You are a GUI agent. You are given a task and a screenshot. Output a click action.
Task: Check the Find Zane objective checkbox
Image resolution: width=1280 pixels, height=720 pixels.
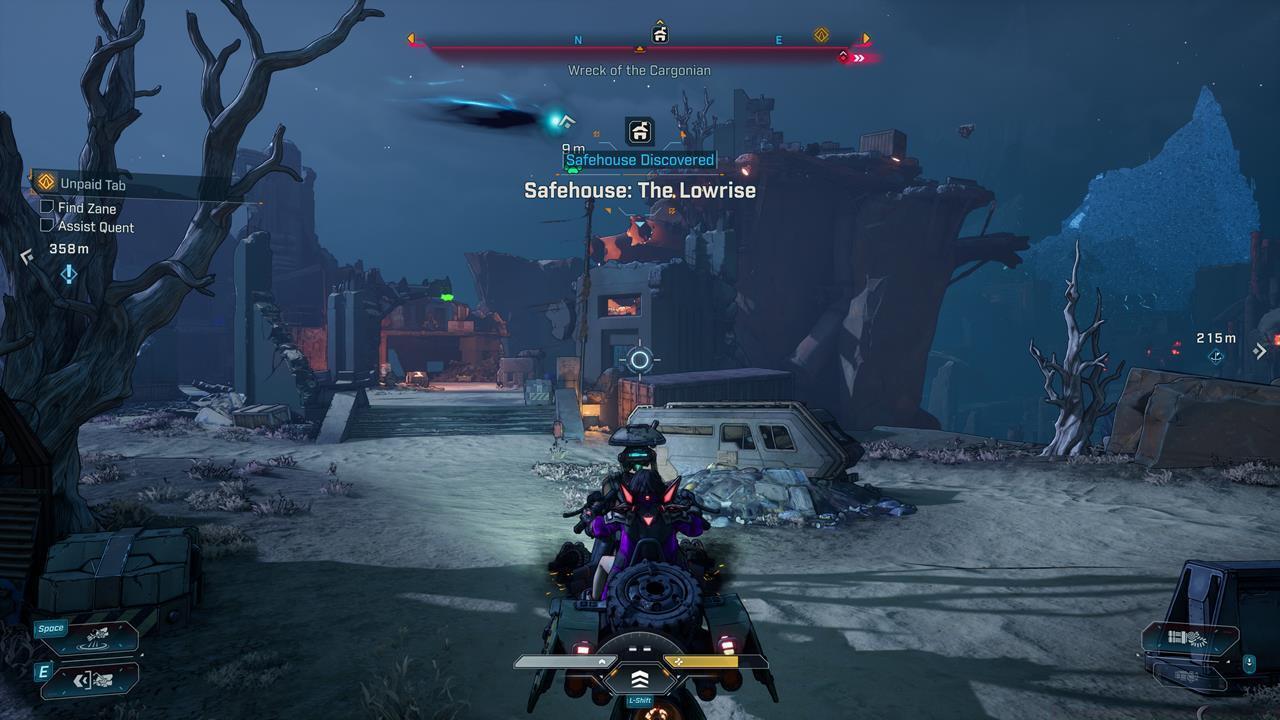point(46,208)
